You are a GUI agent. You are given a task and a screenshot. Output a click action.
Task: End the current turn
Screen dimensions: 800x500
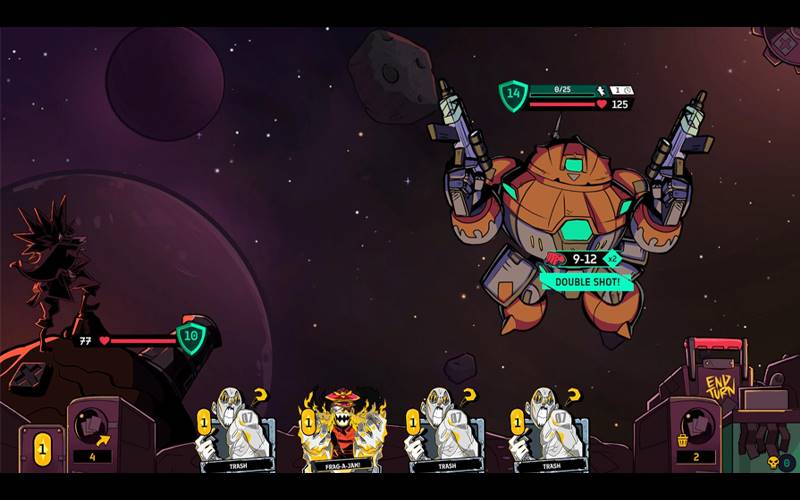[x=720, y=384]
